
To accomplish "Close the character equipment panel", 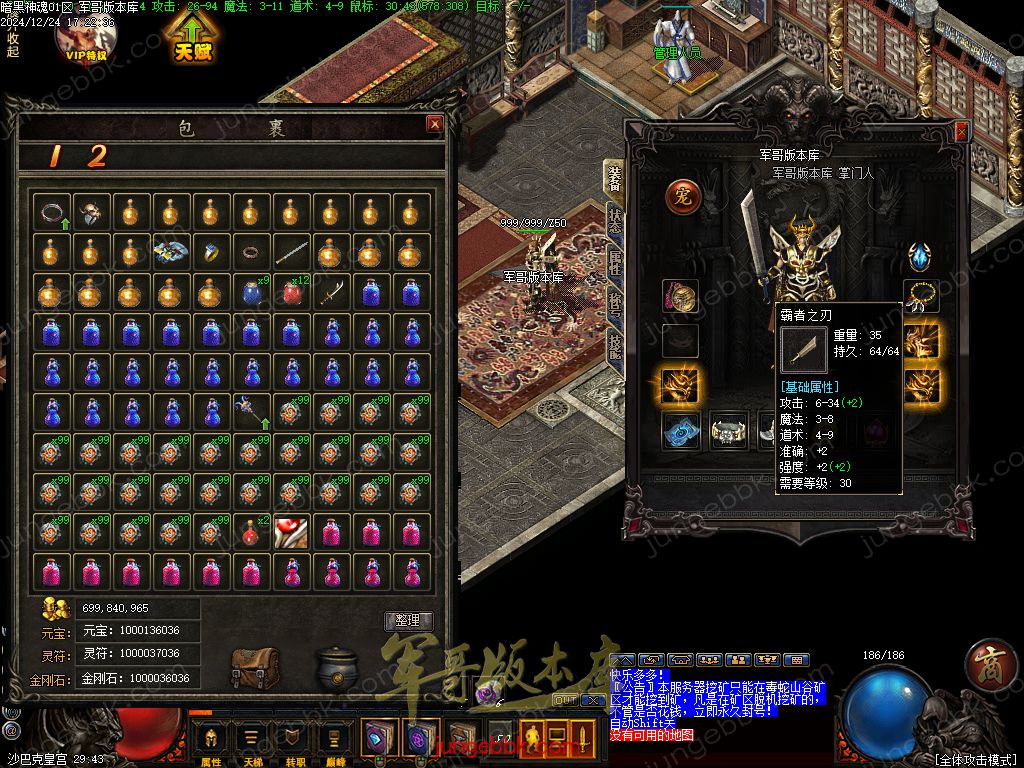I will tap(961, 131).
